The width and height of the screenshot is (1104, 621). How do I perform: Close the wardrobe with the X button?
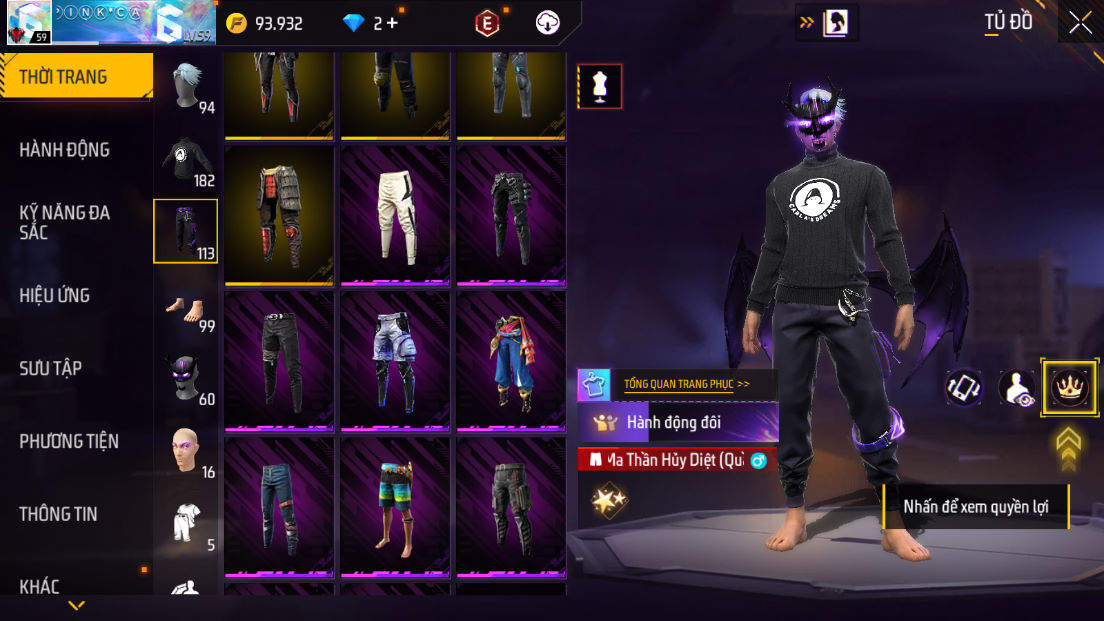pos(1080,22)
